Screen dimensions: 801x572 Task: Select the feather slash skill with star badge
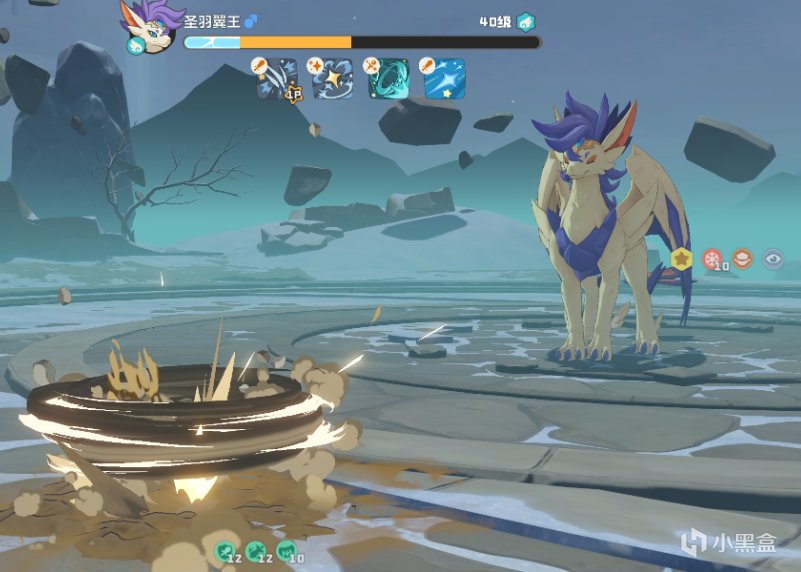click(x=278, y=80)
